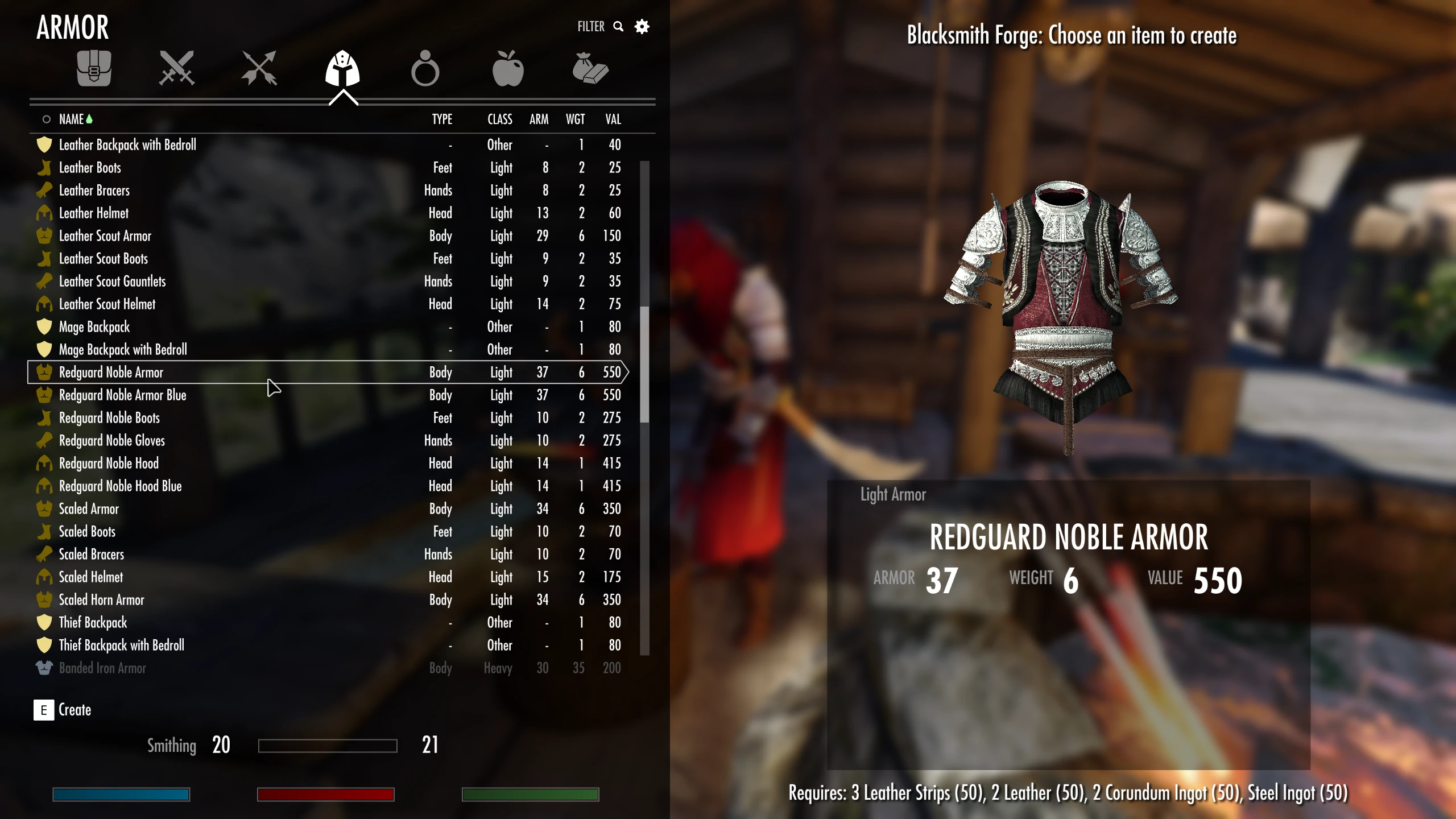Viewport: 1456px width, 819px height.
Task: Toggle sorting by the NAME column
Action: point(72,119)
